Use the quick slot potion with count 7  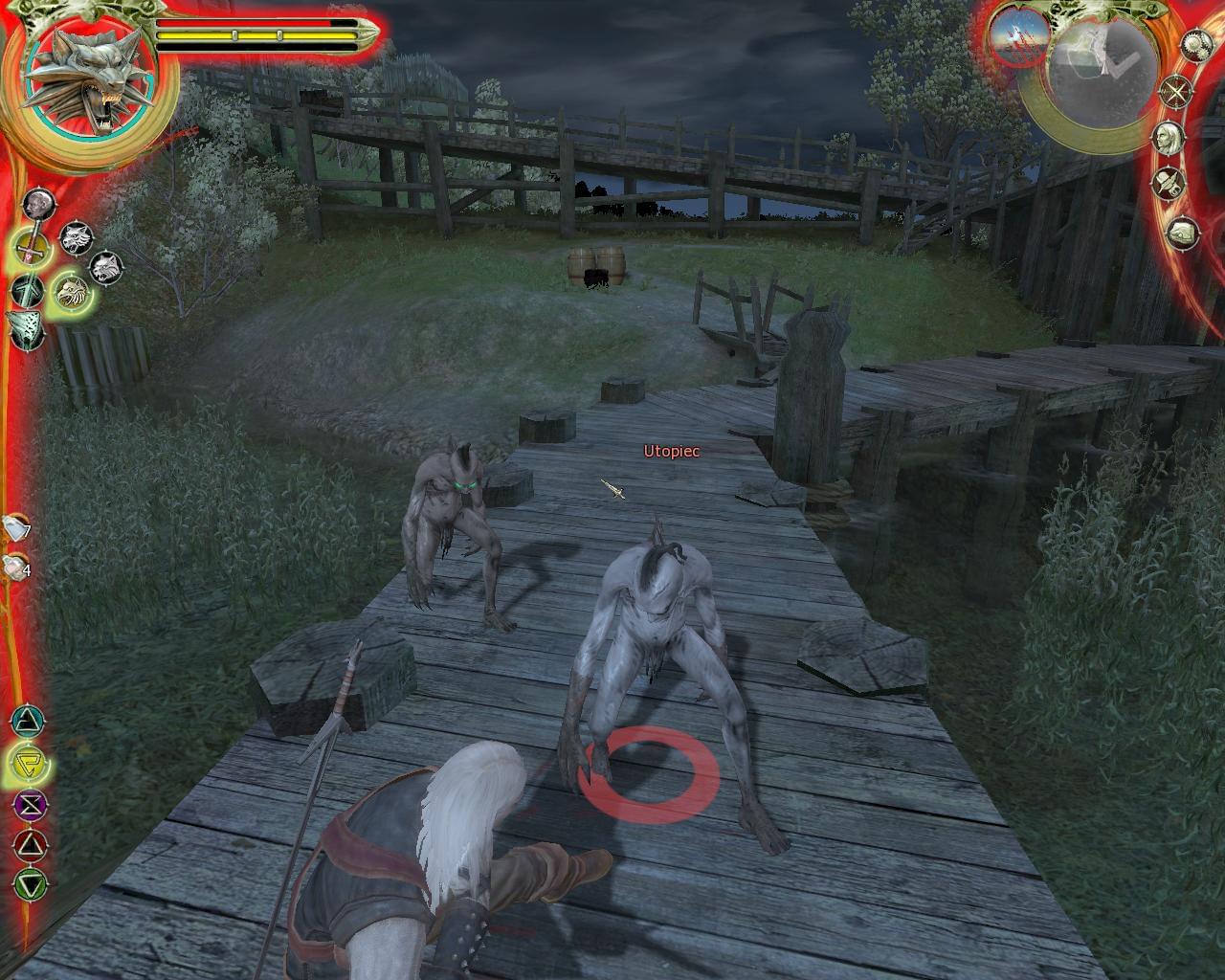click(16, 527)
